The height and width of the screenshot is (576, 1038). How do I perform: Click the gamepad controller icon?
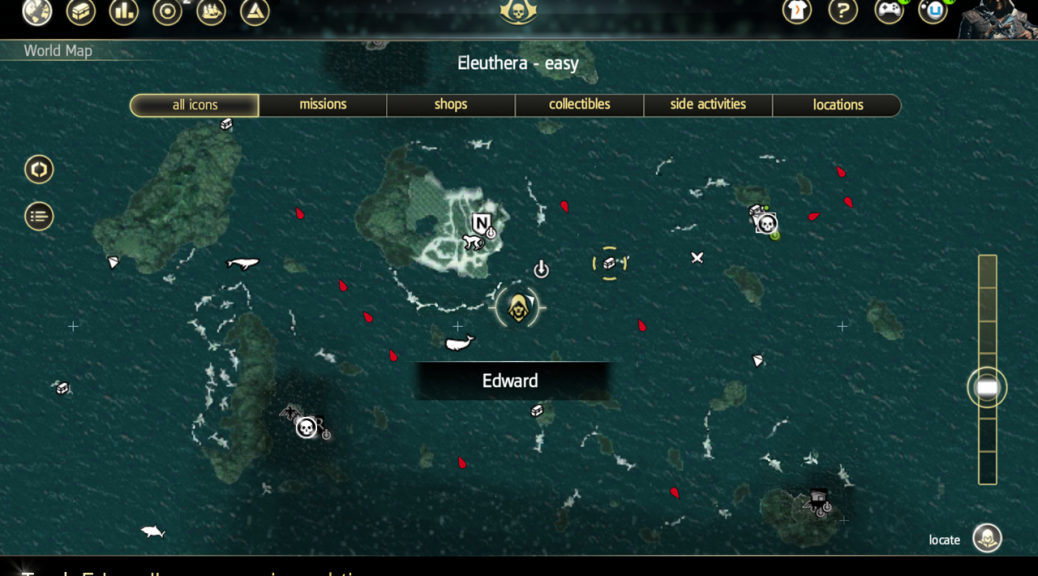(x=888, y=11)
